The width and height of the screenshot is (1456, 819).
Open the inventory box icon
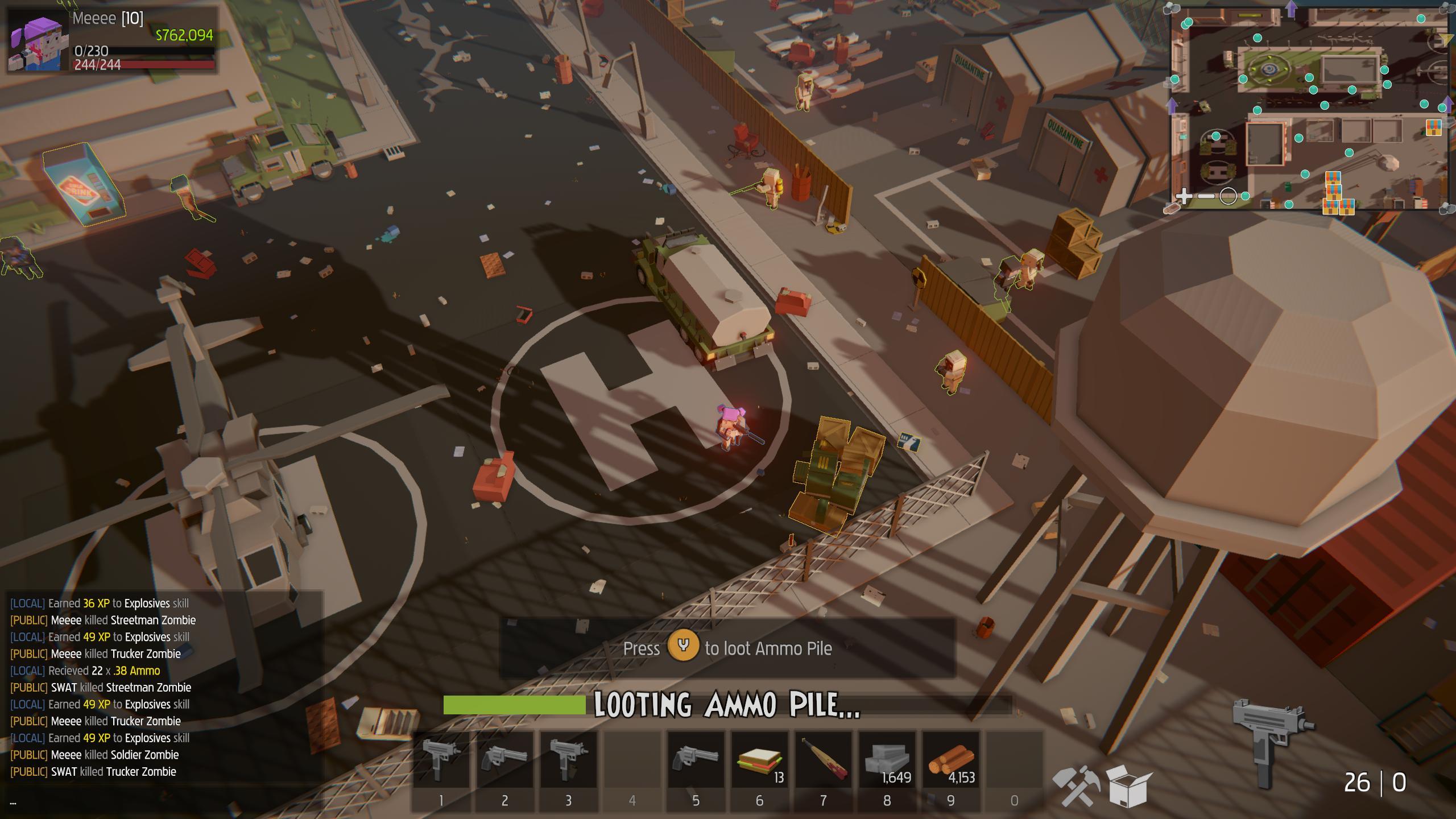(1128, 785)
